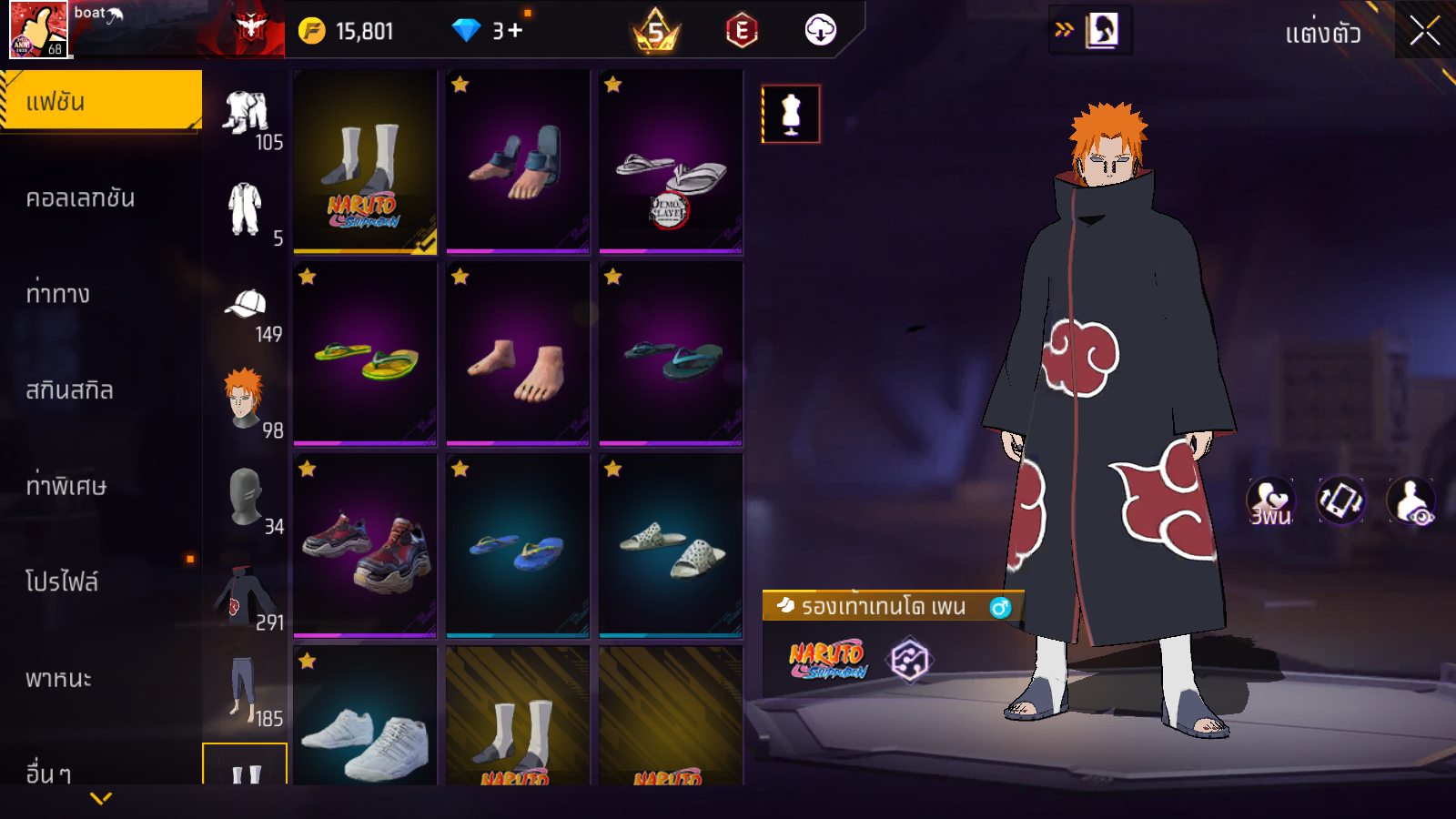Open the cap headwear category
The height and width of the screenshot is (819, 1456).
(x=246, y=305)
